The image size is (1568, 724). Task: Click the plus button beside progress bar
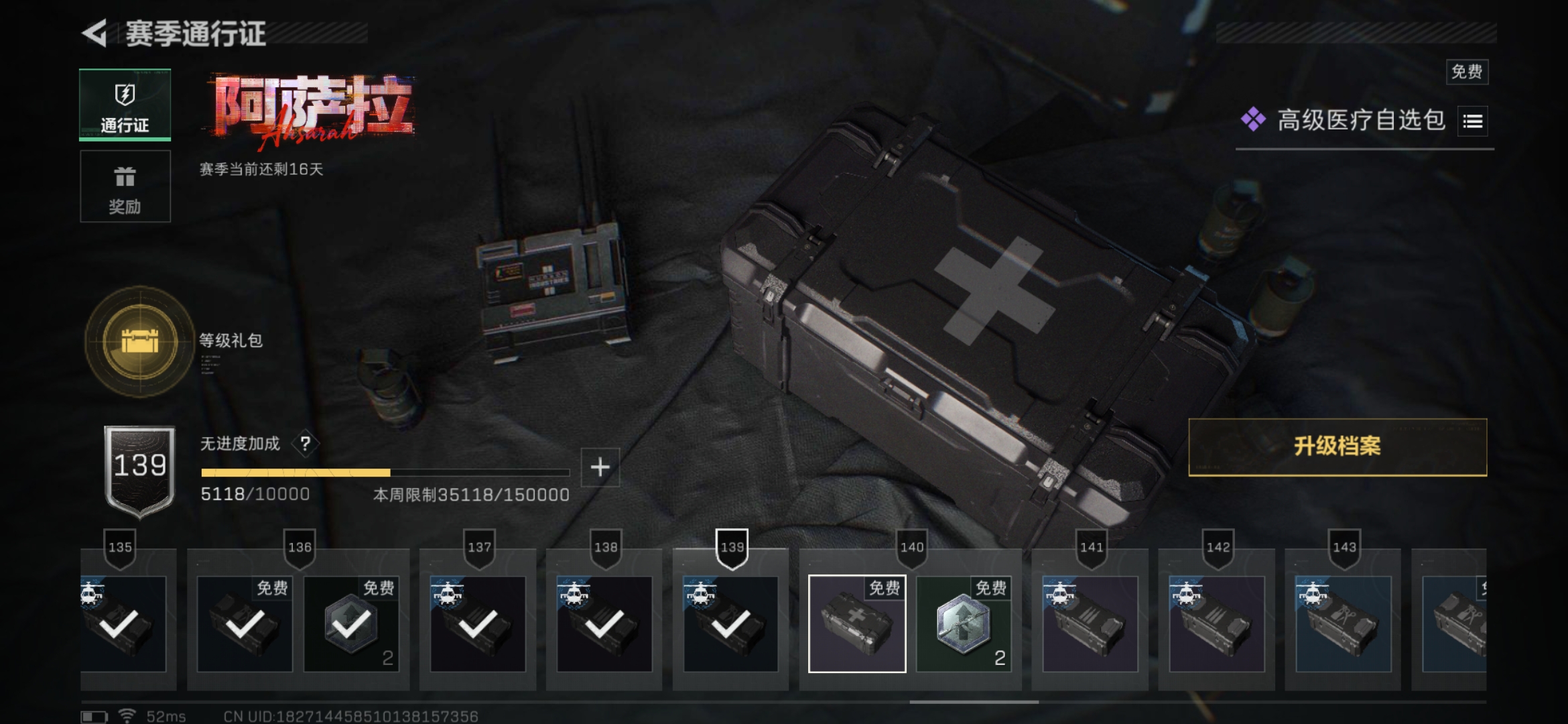600,467
